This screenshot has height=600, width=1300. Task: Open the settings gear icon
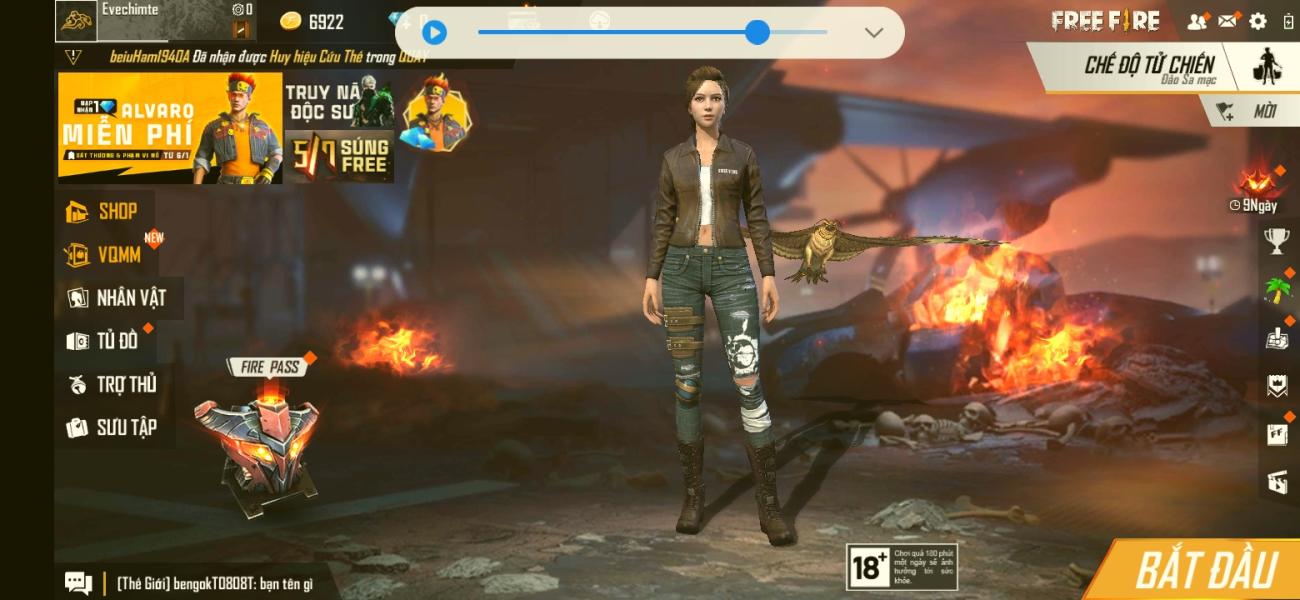[x=1258, y=21]
